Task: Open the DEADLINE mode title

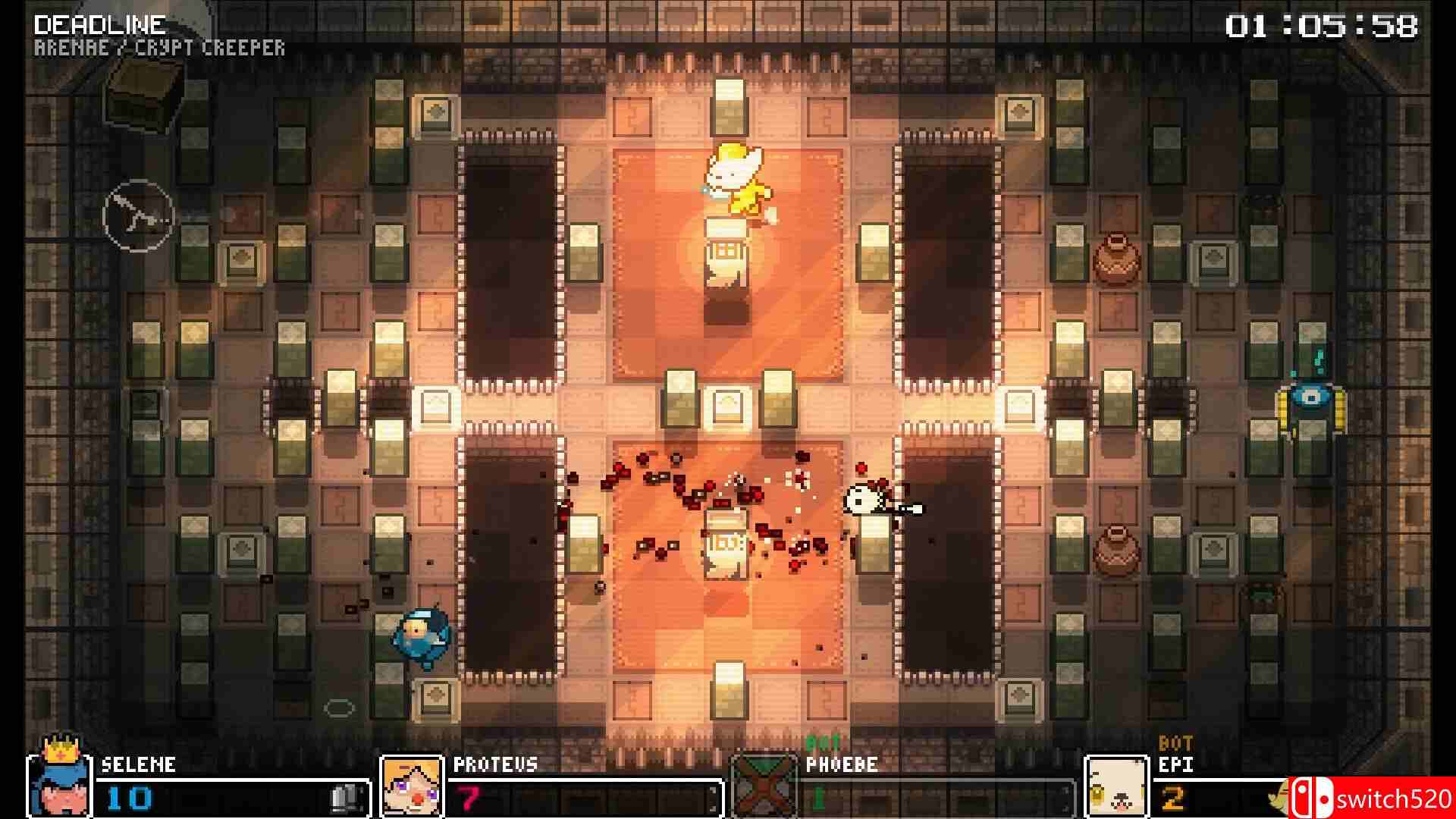Action: click(x=101, y=24)
